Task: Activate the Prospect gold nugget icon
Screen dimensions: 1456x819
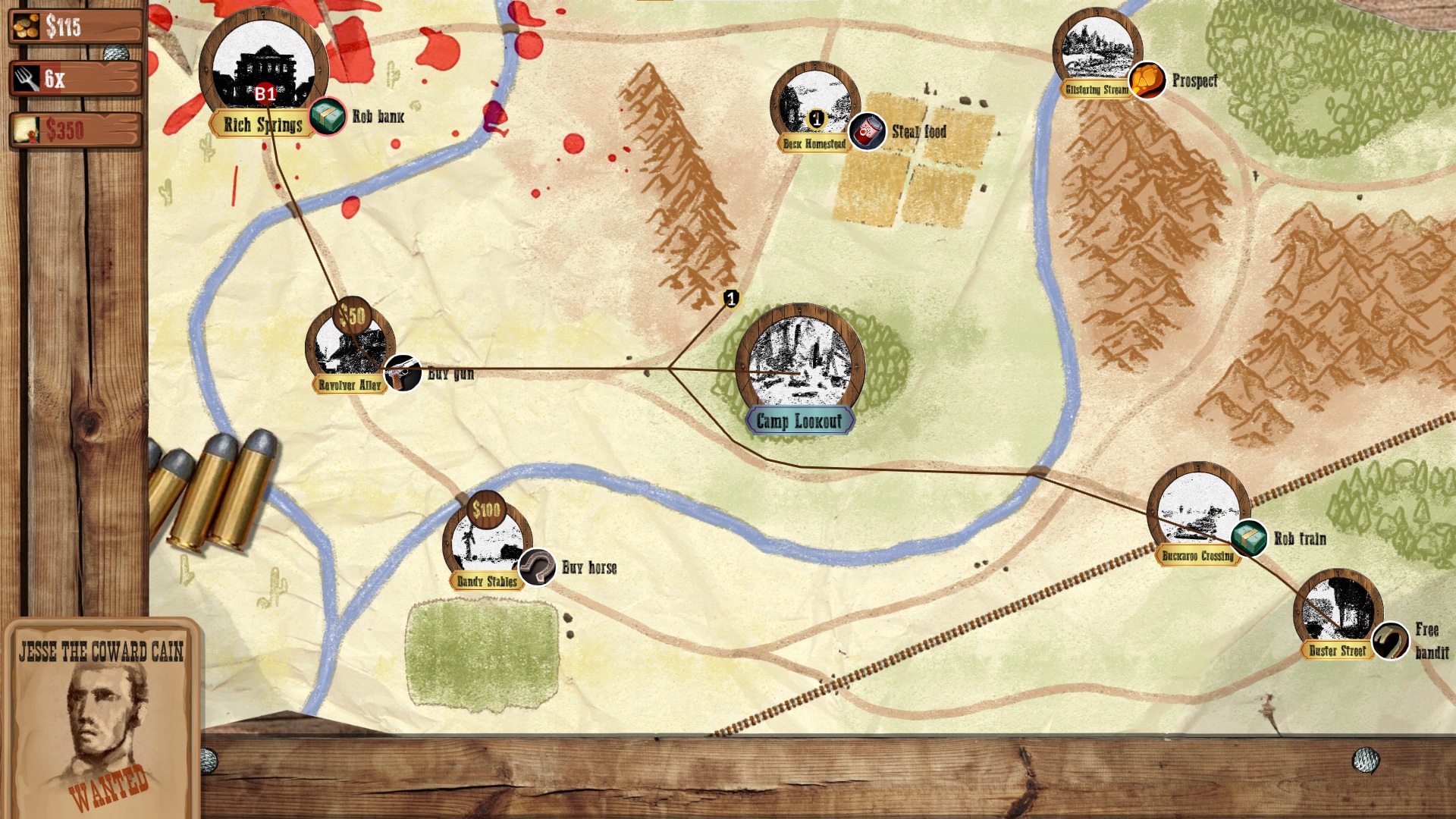Action: (x=1147, y=80)
